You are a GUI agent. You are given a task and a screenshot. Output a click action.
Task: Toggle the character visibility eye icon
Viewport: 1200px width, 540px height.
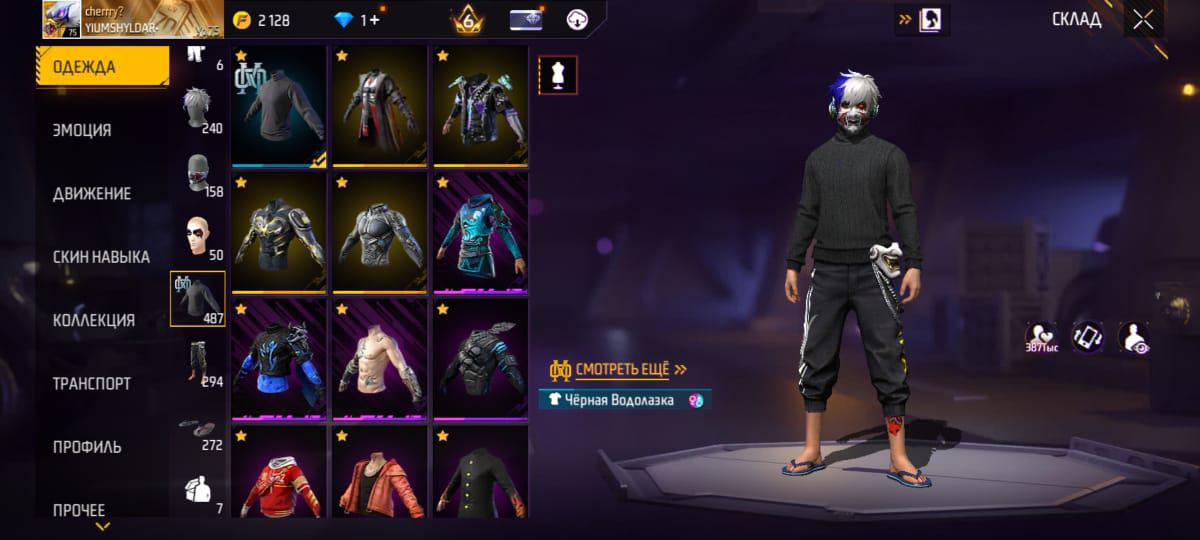[x=1133, y=337]
